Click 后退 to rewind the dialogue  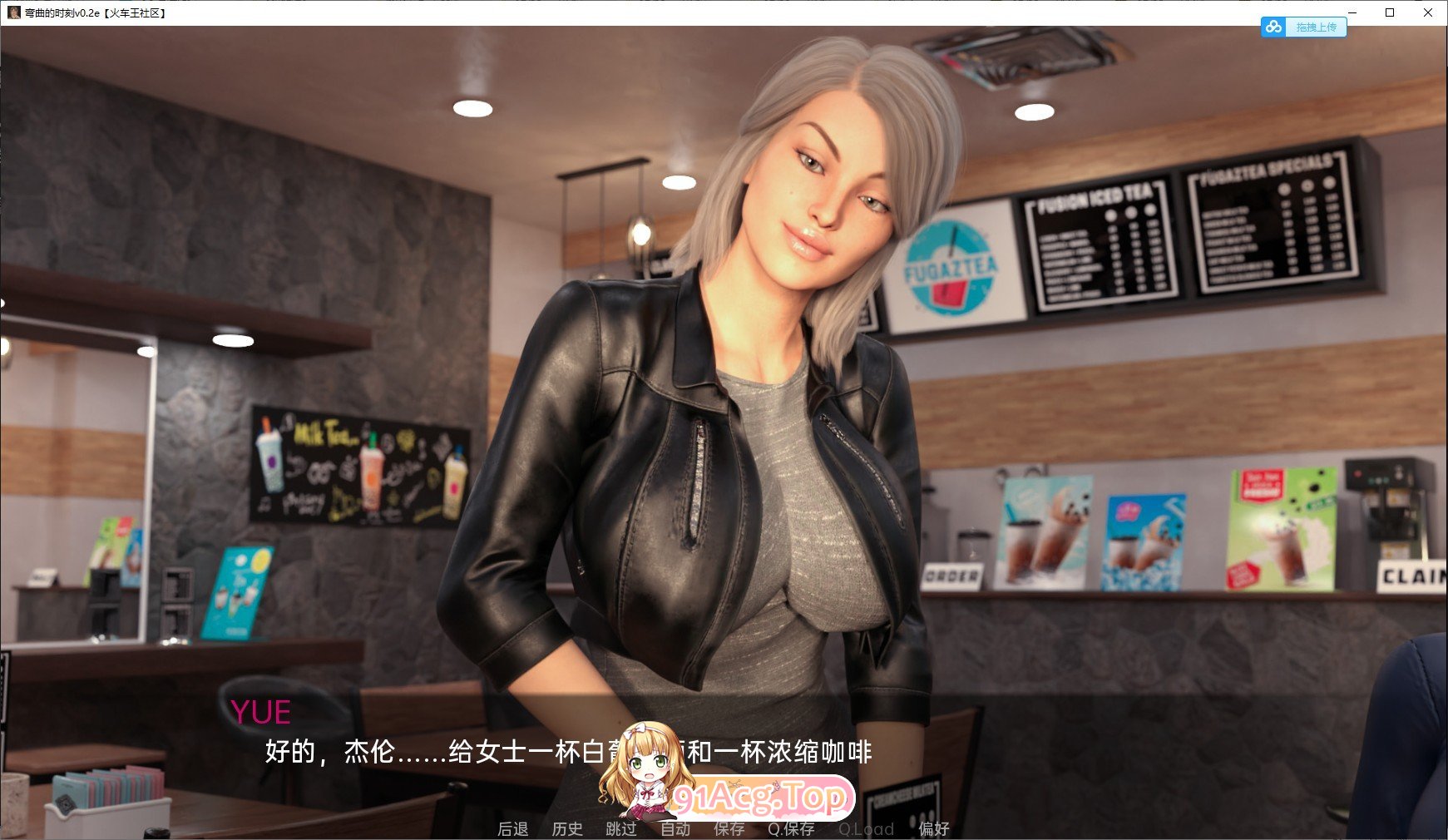point(514,829)
